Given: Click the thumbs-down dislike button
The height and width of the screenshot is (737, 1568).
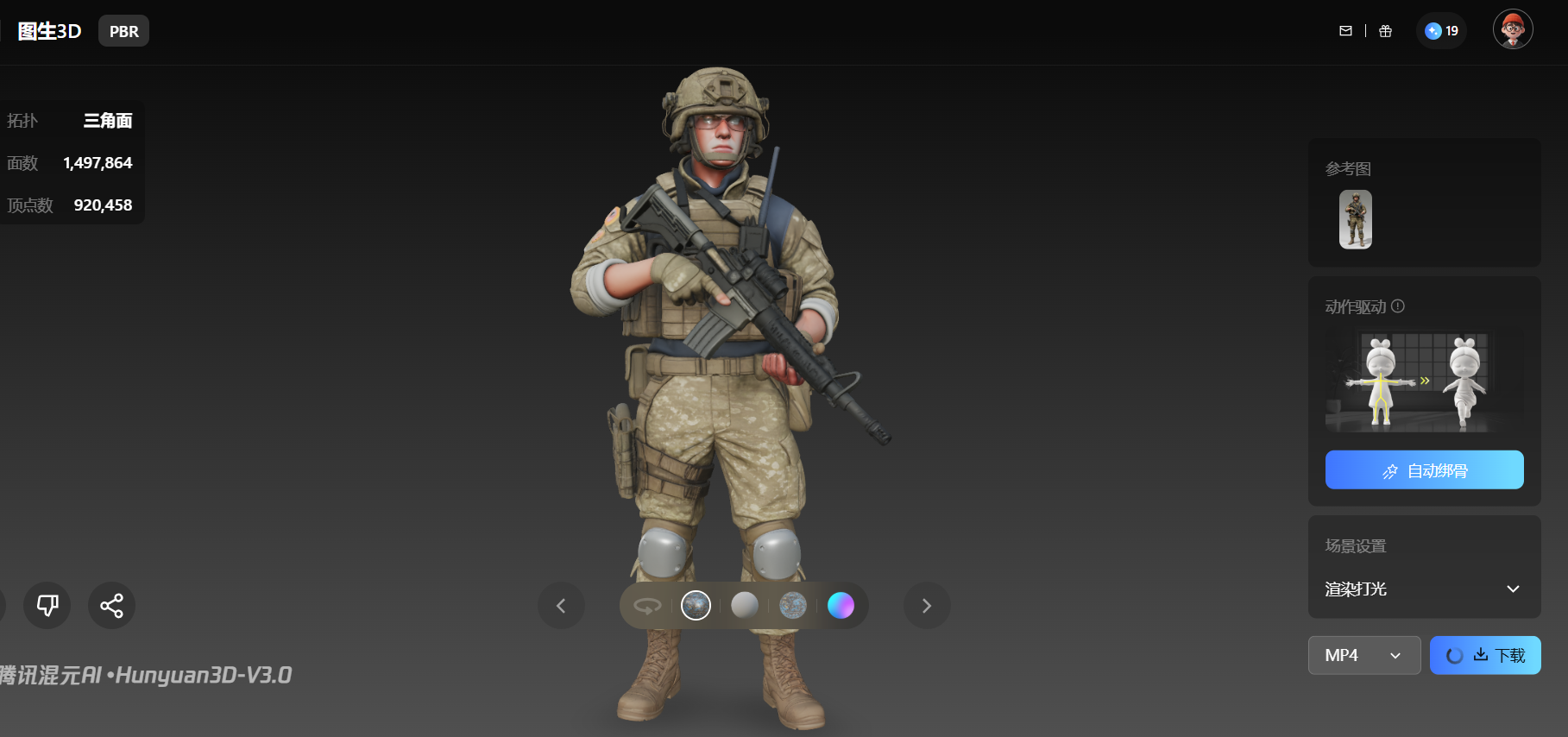Looking at the screenshot, I should 47,605.
